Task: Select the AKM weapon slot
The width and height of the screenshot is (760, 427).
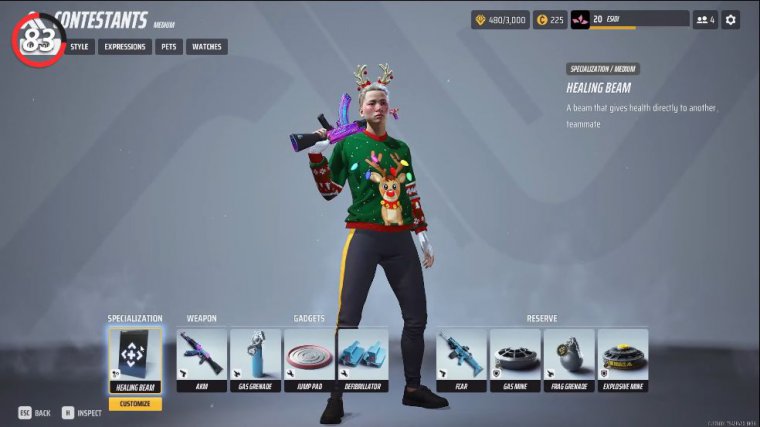Action: coord(200,360)
